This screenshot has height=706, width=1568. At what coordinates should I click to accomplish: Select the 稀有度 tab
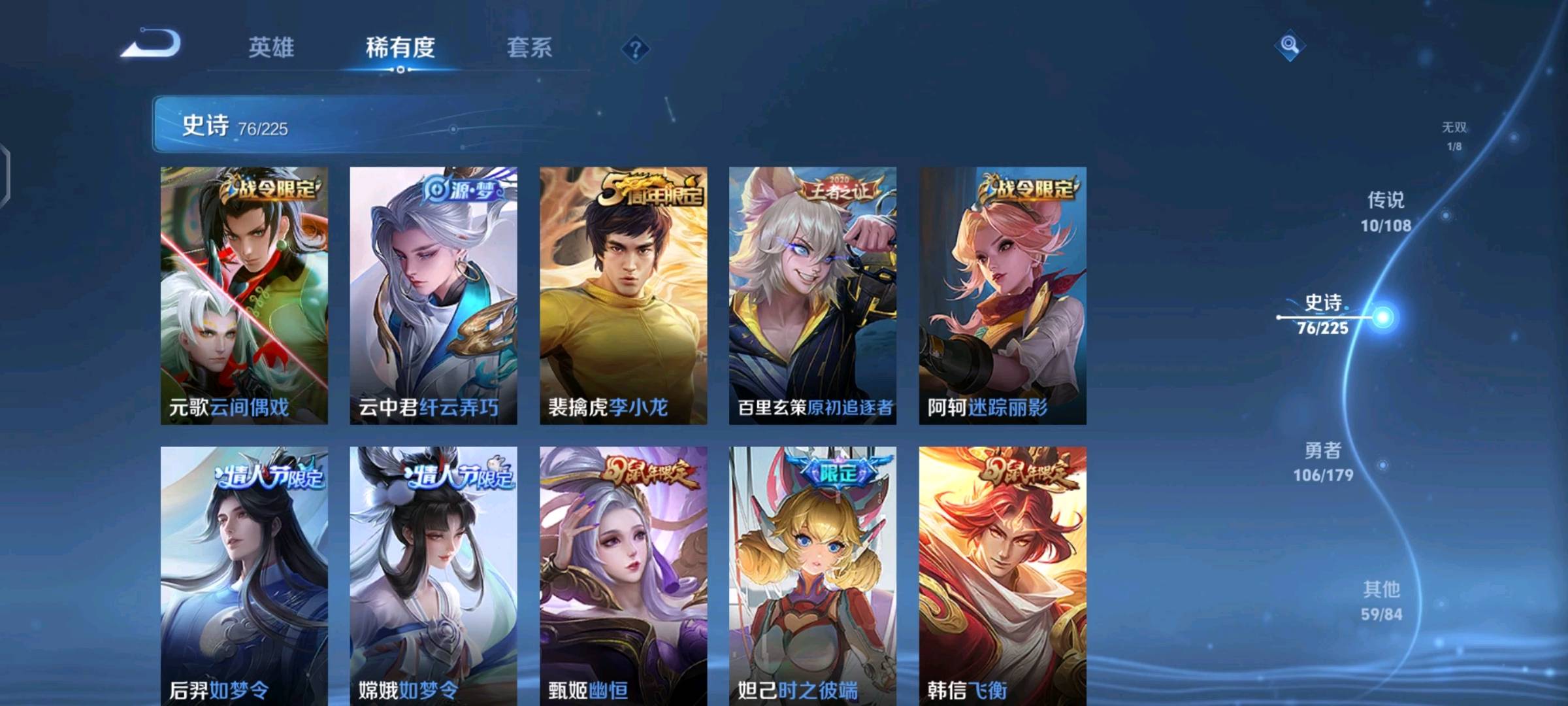(400, 48)
